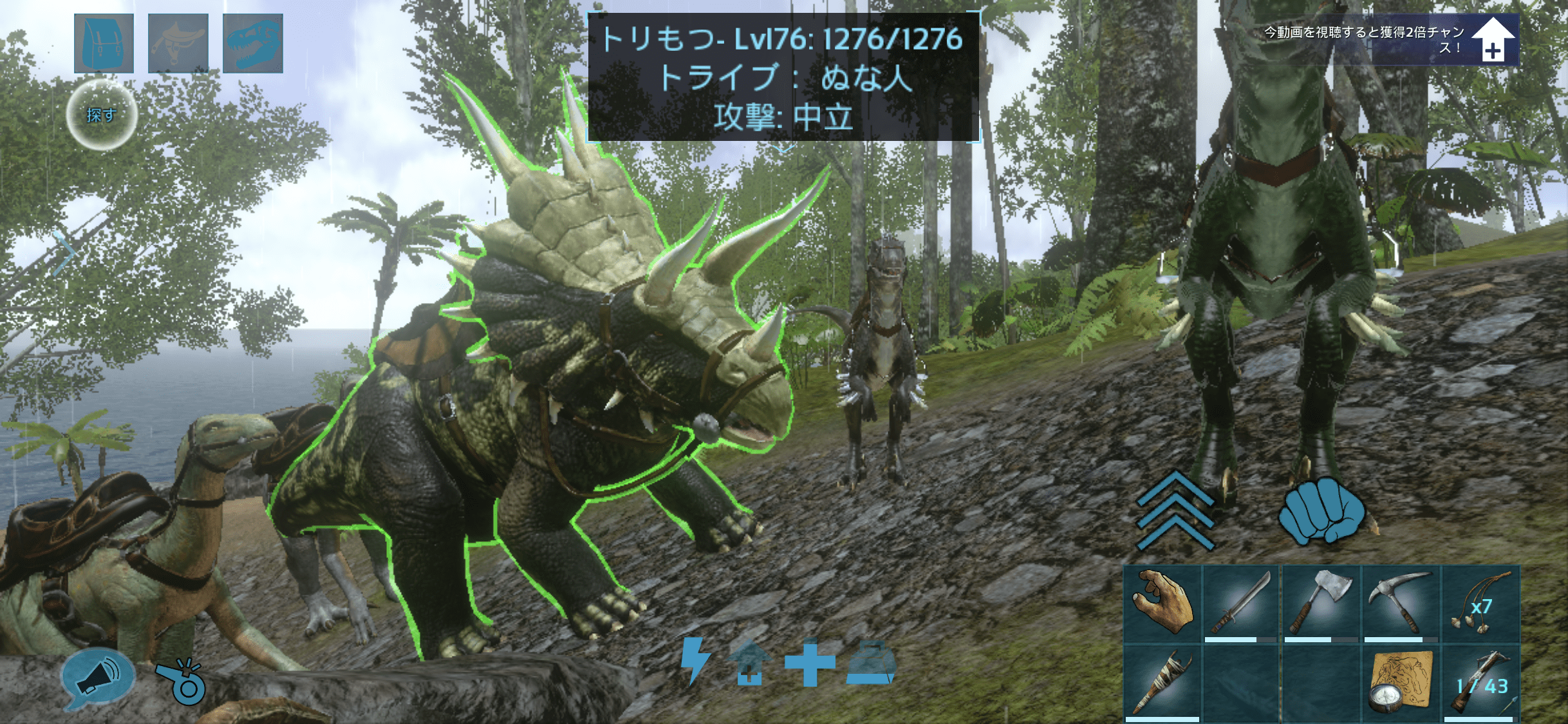
Task: Equip the metal hatchet
Action: [x=1321, y=604]
